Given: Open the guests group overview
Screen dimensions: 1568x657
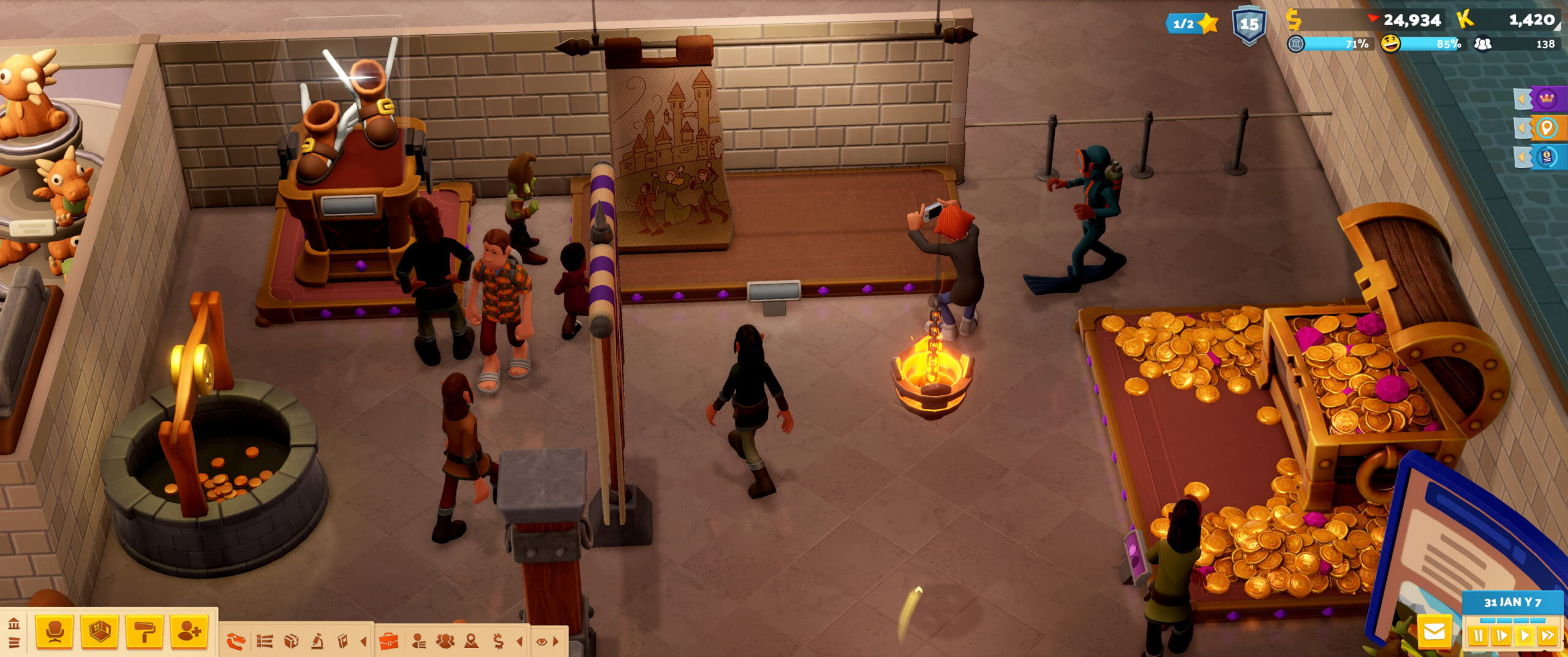Looking at the screenshot, I should click(445, 642).
